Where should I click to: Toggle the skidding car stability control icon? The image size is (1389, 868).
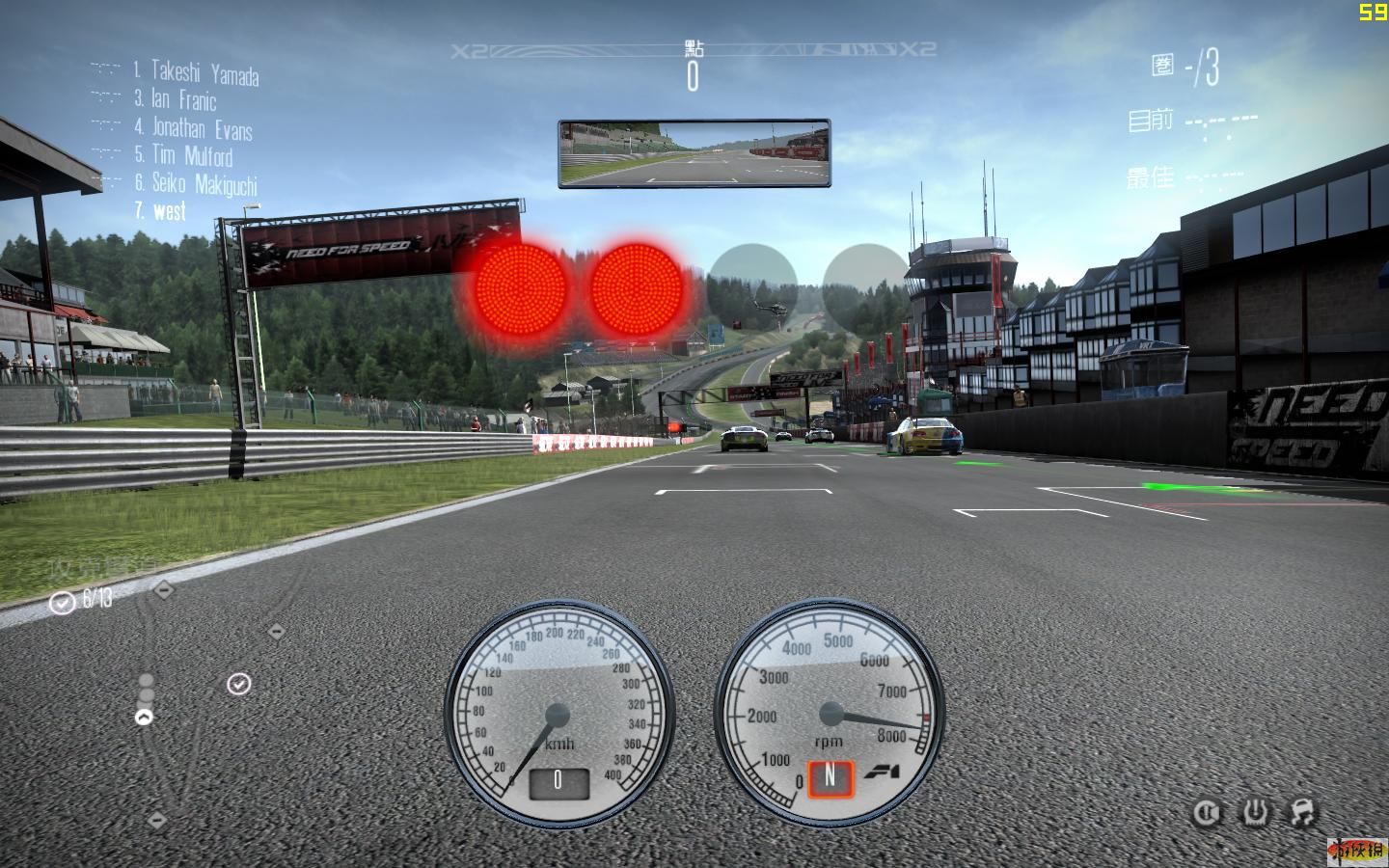pyautogui.click(x=1302, y=813)
